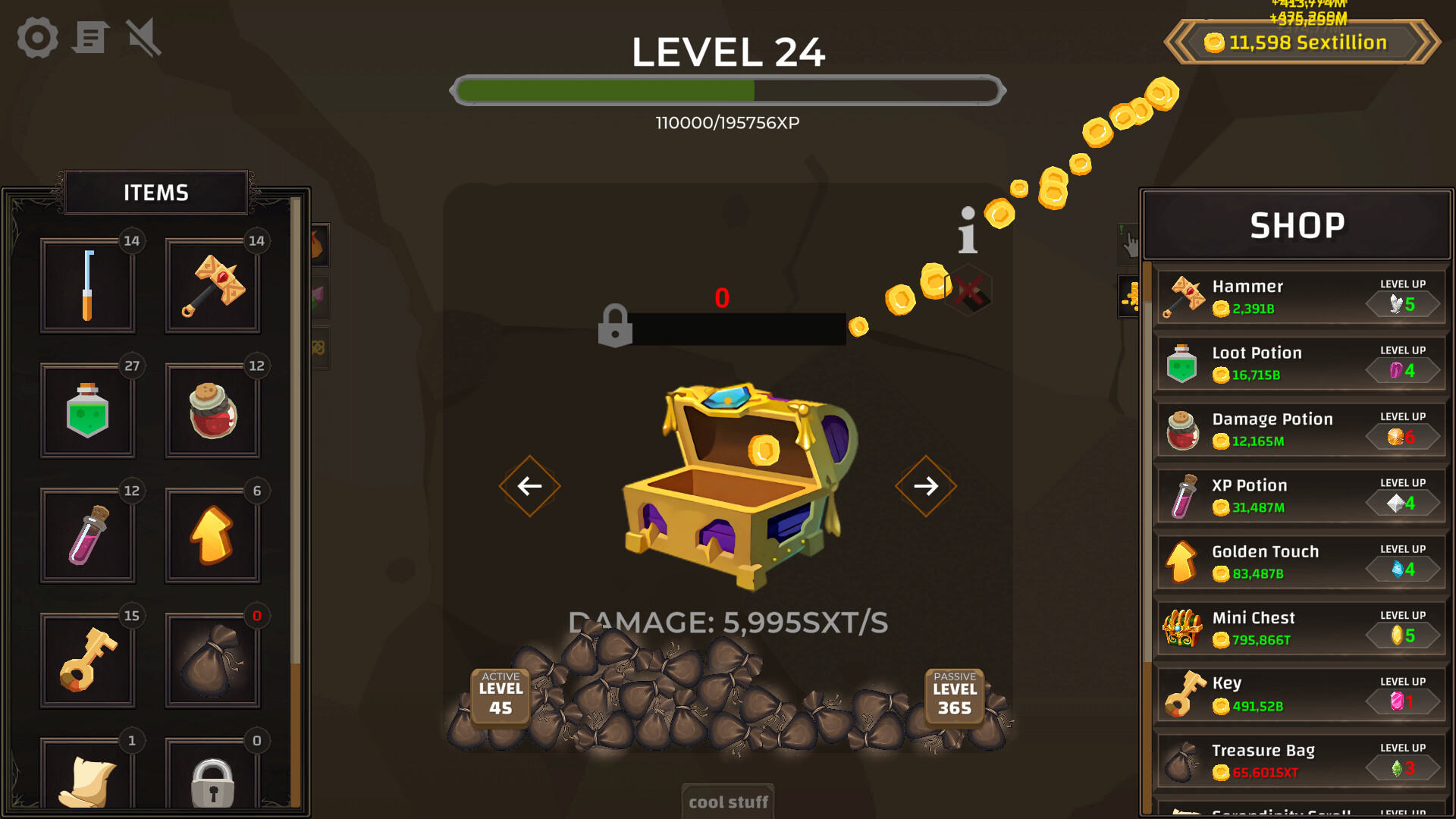This screenshot has width=1456, height=819.
Task: Go to the previous chest with the left arrow
Action: [529, 486]
